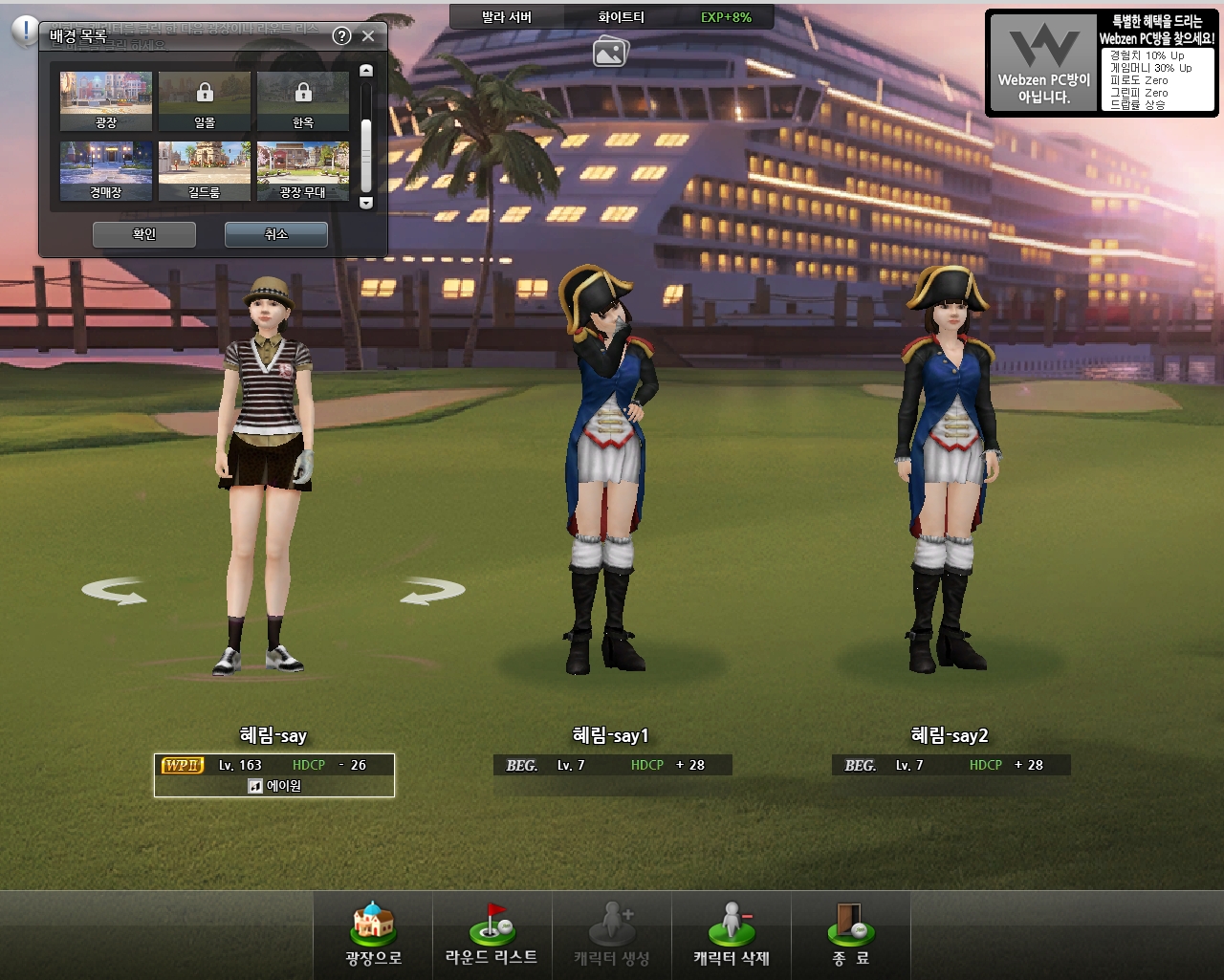Open help for the background list
1224x980 pixels.
coord(341,36)
